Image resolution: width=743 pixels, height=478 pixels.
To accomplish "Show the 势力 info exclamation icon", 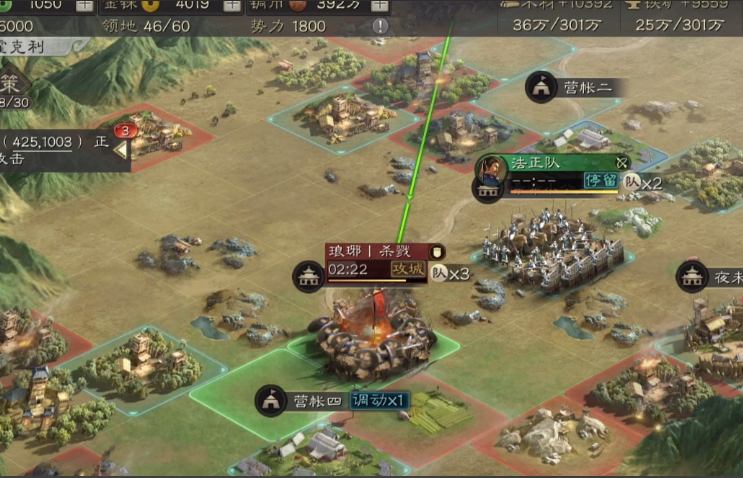I will click(x=380, y=26).
